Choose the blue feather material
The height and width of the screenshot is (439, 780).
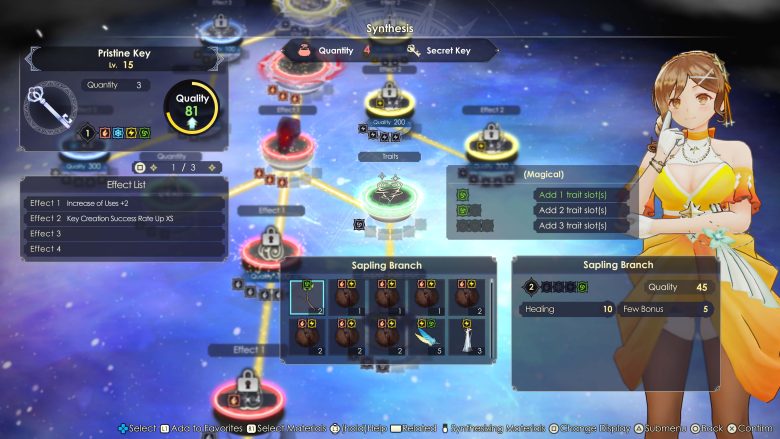pyautogui.click(x=428, y=336)
